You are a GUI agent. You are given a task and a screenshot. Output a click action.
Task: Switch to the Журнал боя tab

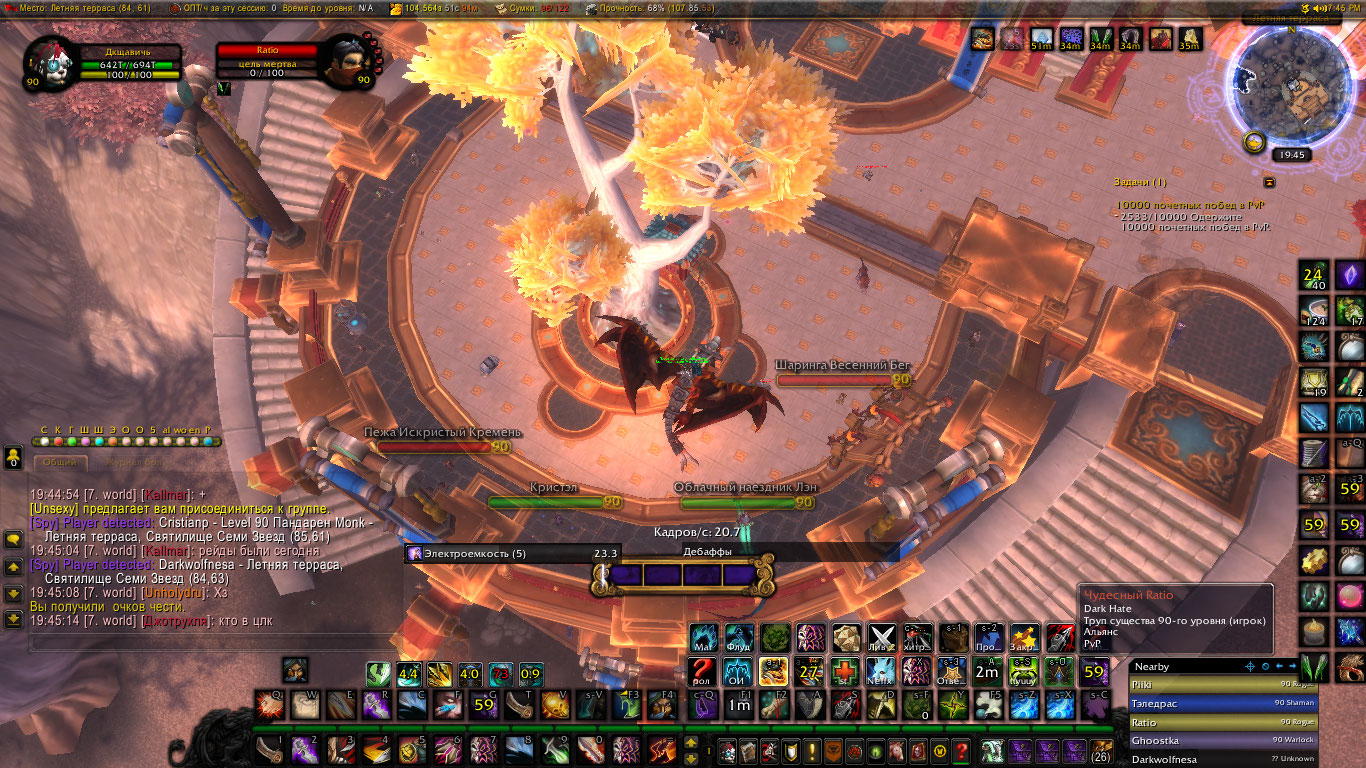tap(135, 463)
